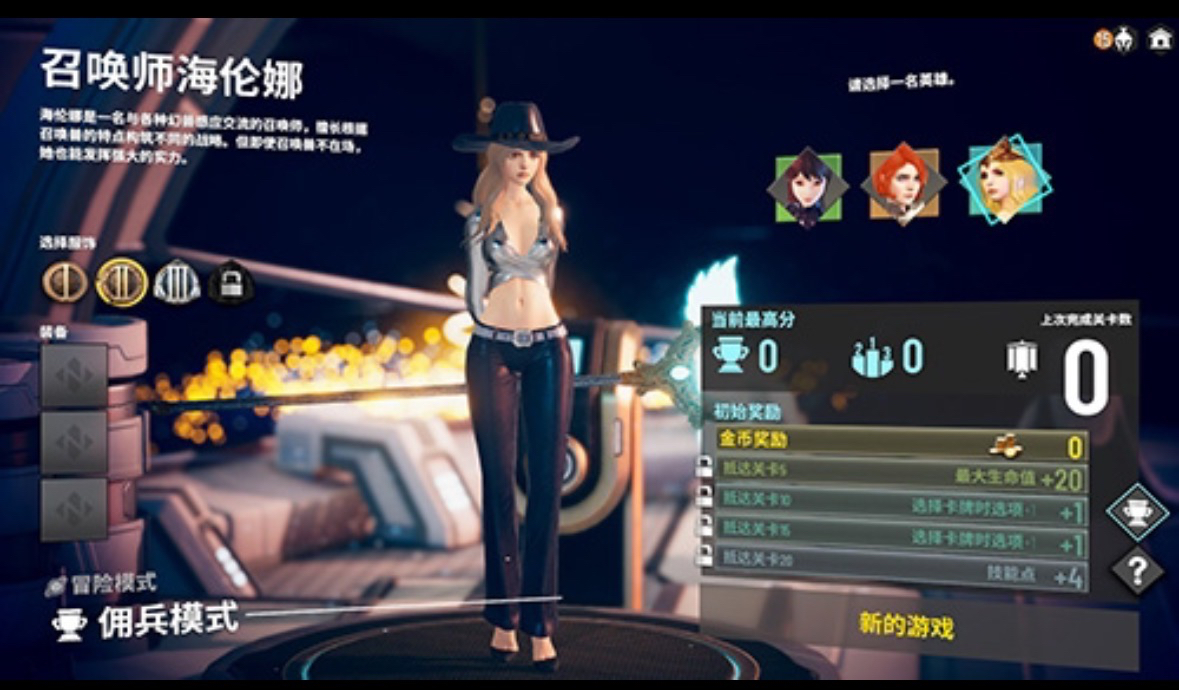
Task: Choose outfit II gold badge
Action: click(121, 283)
